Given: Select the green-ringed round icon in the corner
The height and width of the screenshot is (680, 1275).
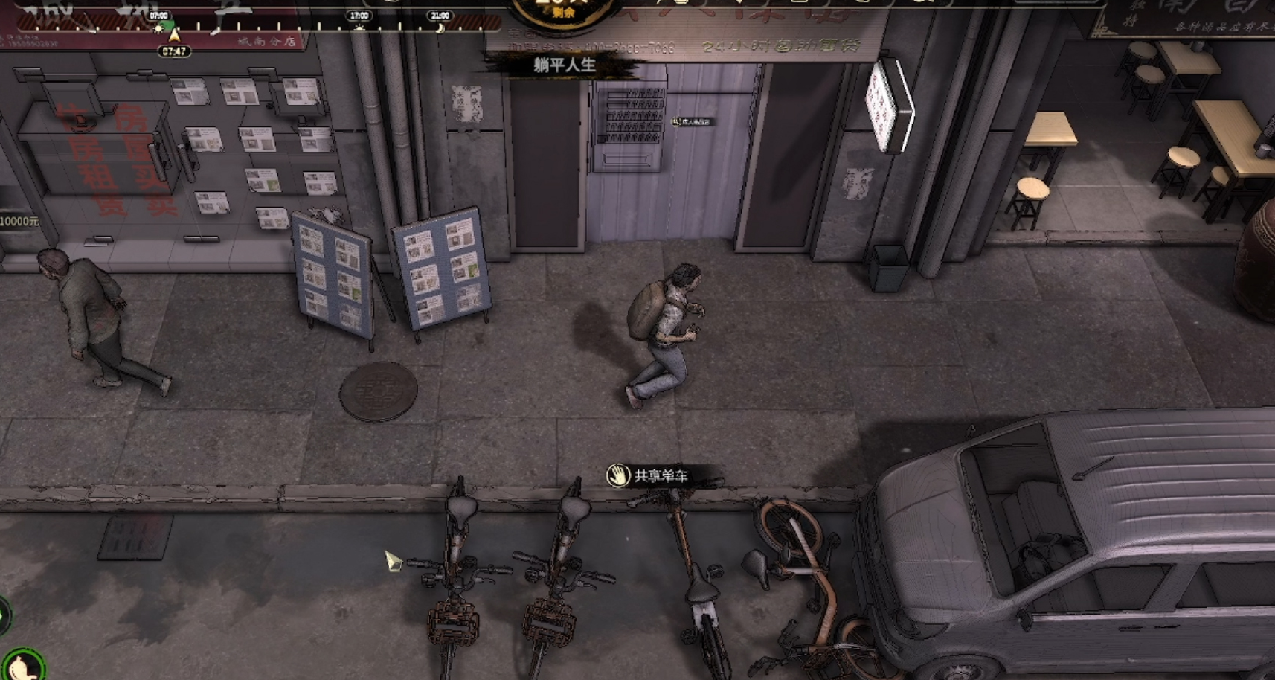Looking at the screenshot, I should tap(22, 664).
